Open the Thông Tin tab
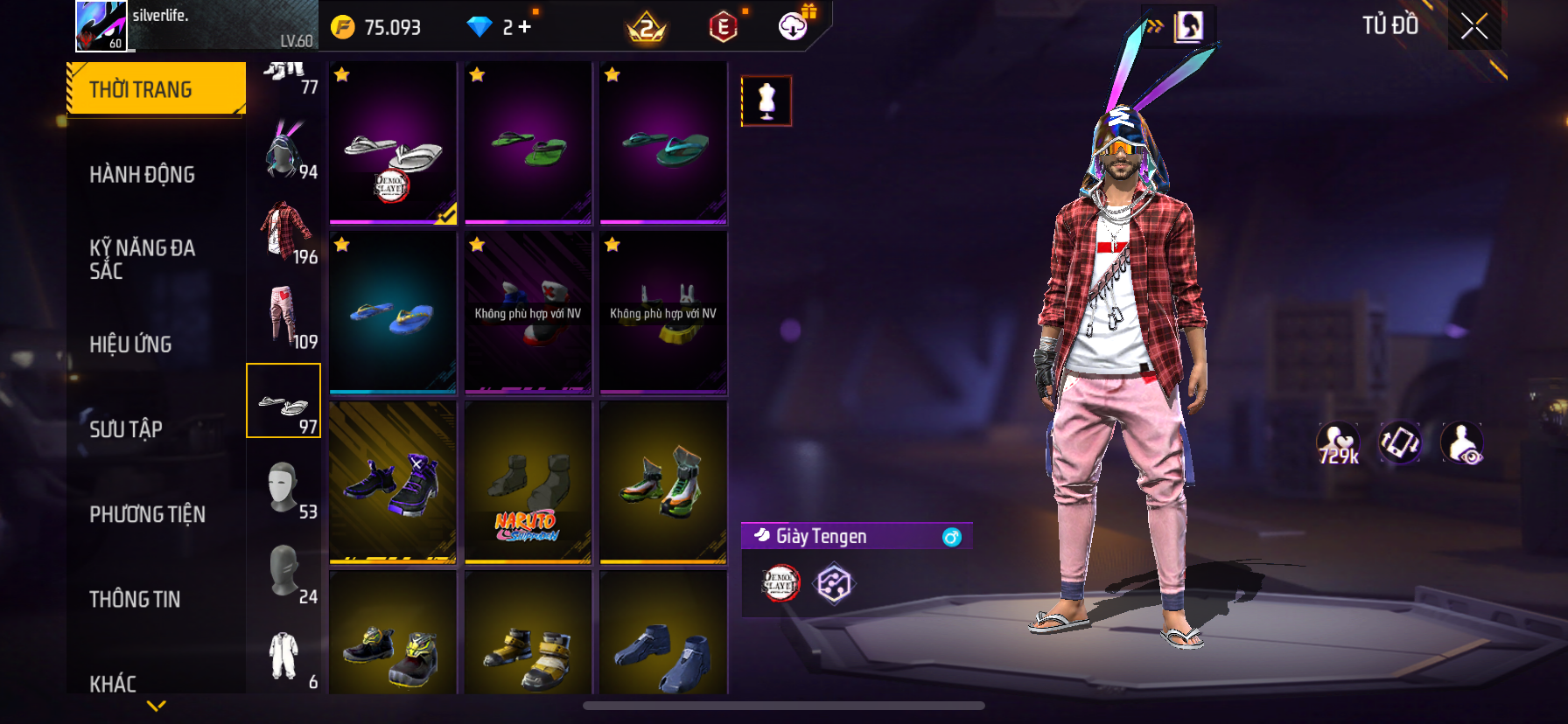This screenshot has width=1568, height=724. pyautogui.click(x=135, y=598)
